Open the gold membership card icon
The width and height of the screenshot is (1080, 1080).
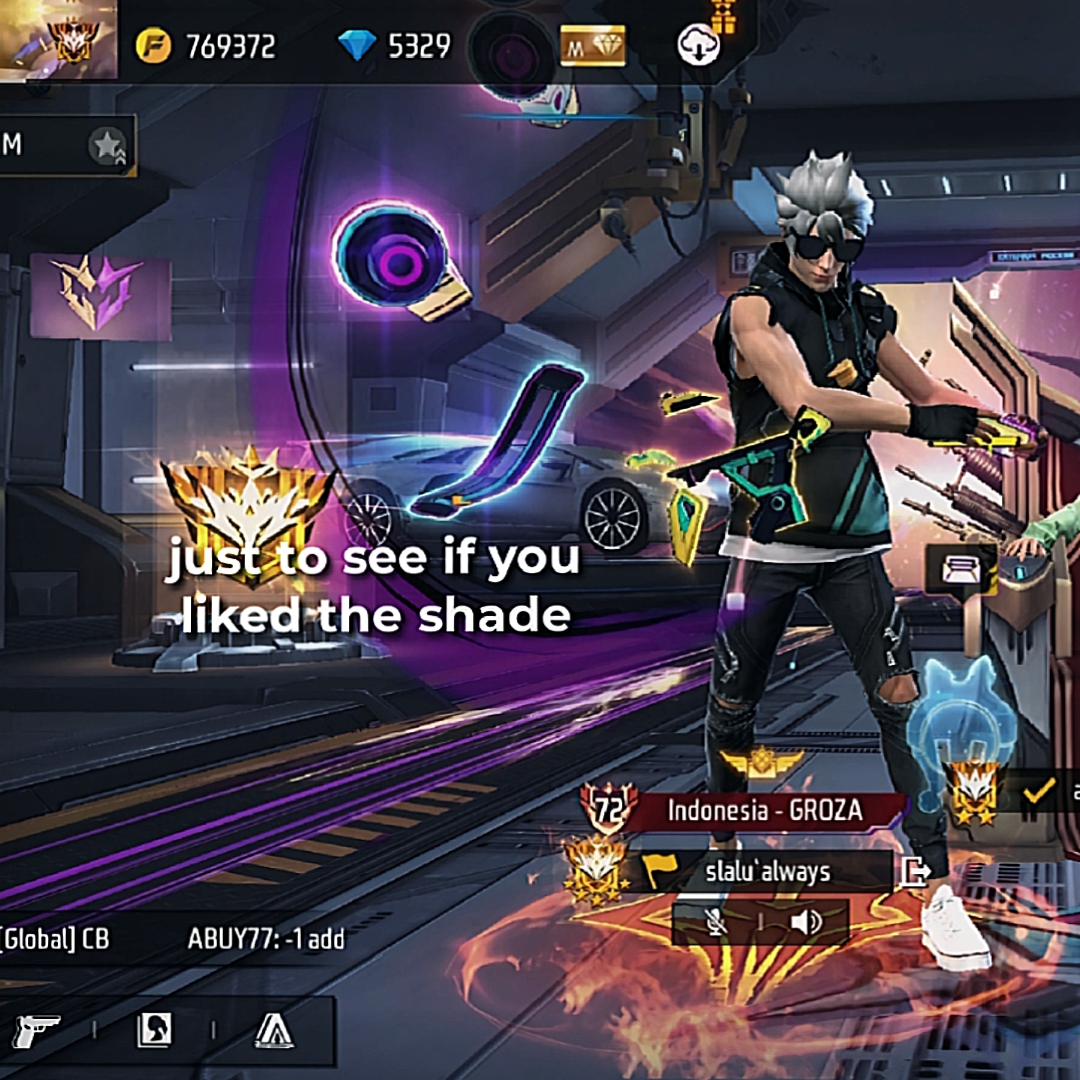coord(592,46)
